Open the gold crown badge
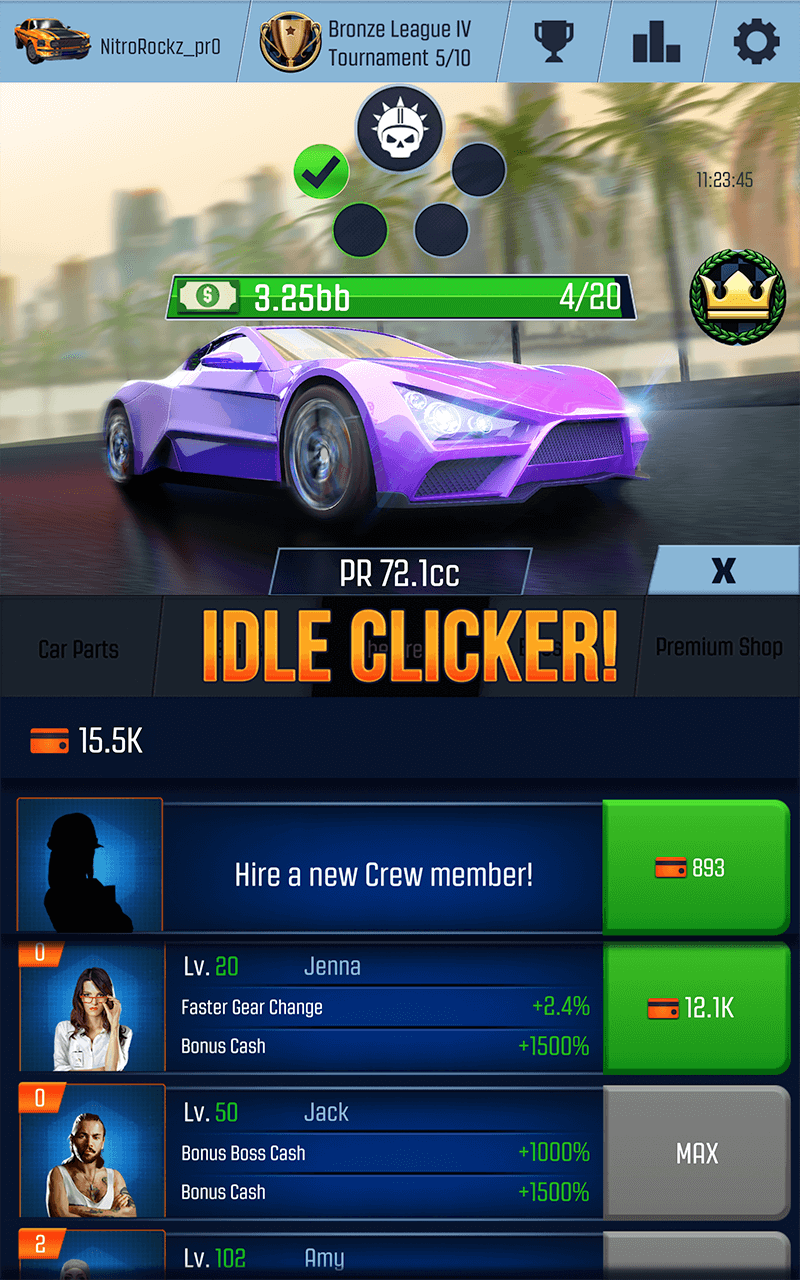Screen dimensions: 800x1280 [735, 295]
